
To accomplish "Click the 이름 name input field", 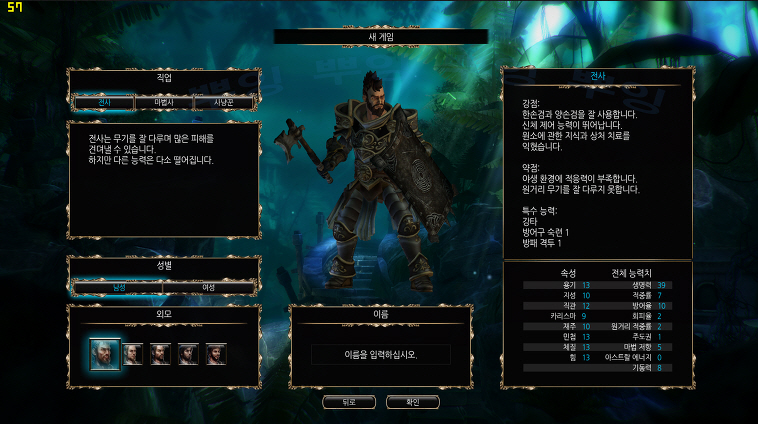I will [x=380, y=354].
